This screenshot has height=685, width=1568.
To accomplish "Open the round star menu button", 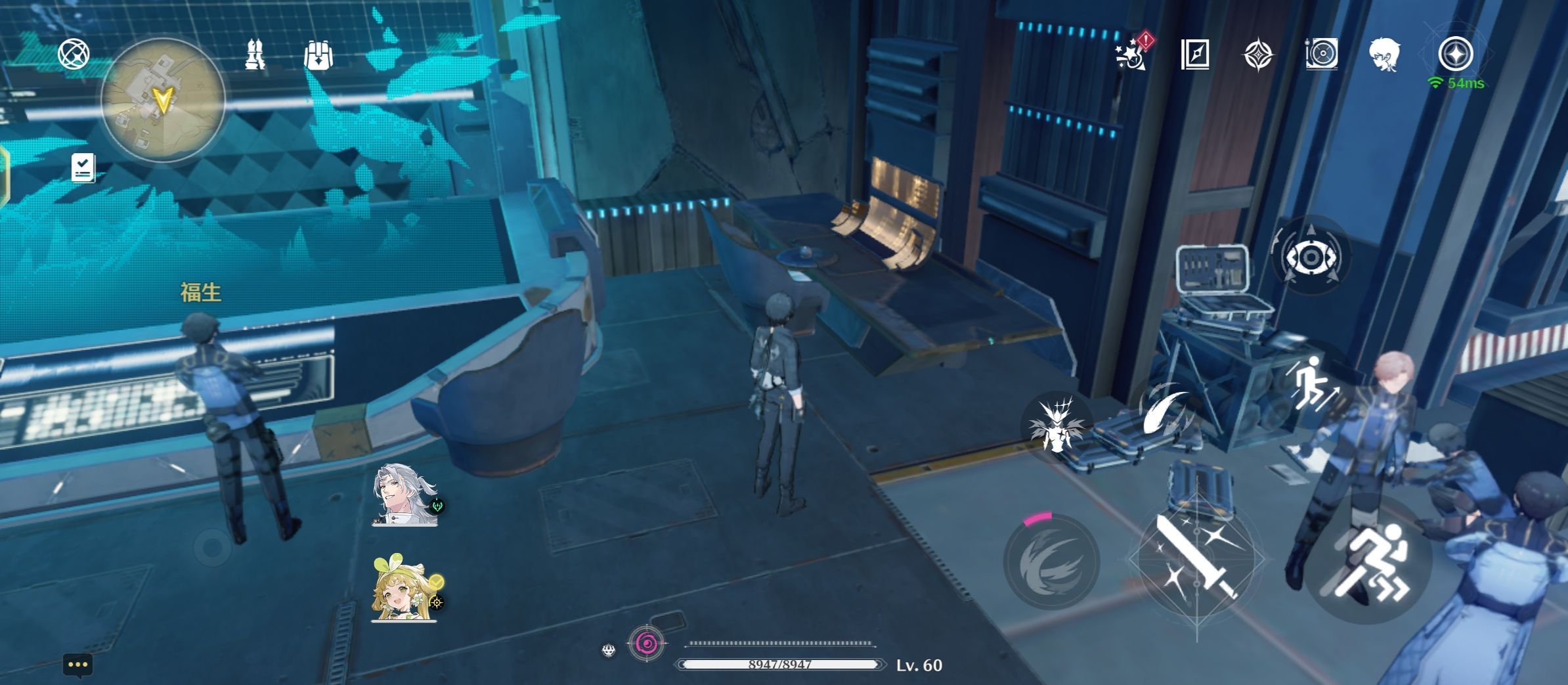I will coord(1455,54).
